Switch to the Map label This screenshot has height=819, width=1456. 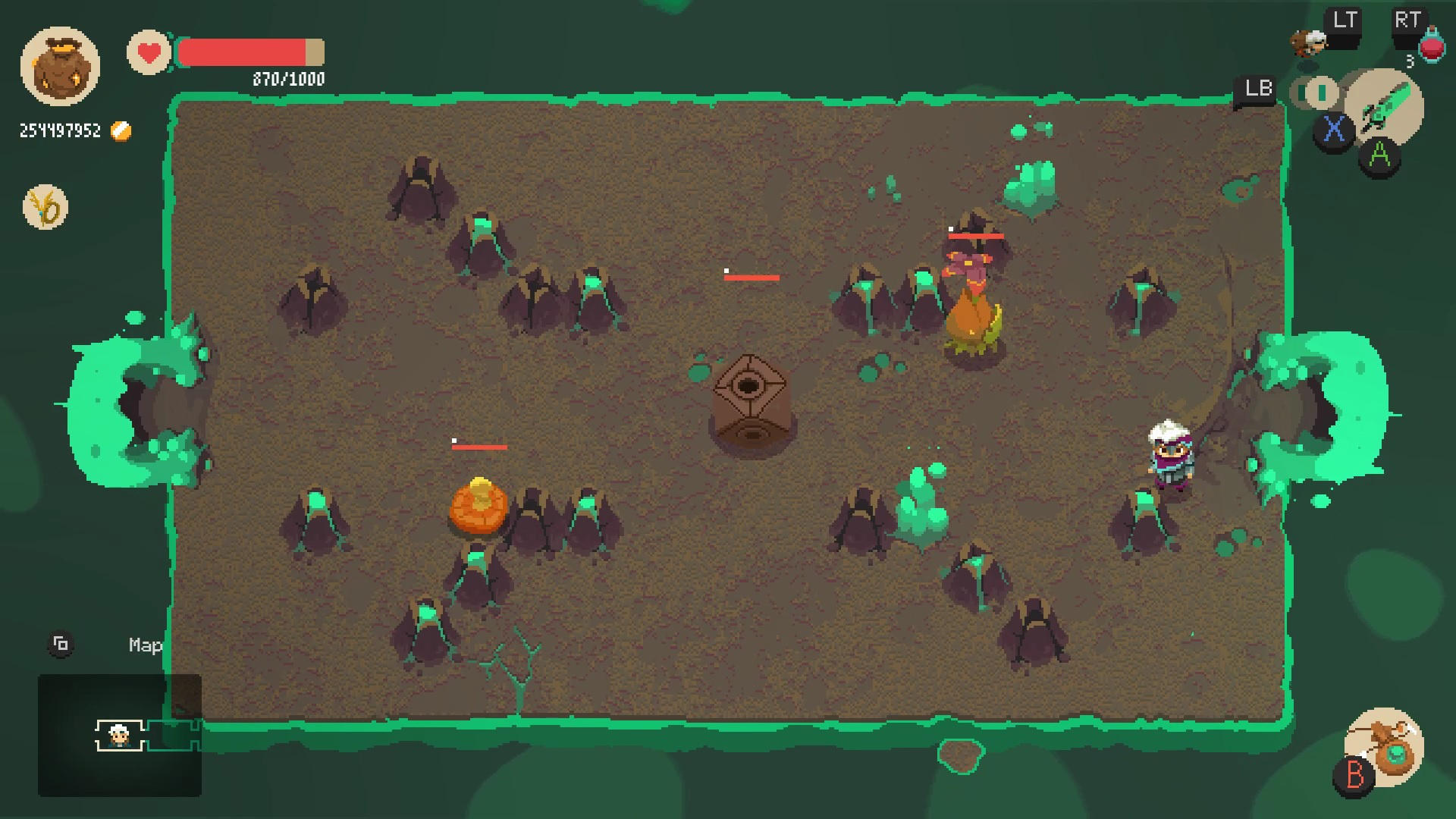click(x=144, y=645)
